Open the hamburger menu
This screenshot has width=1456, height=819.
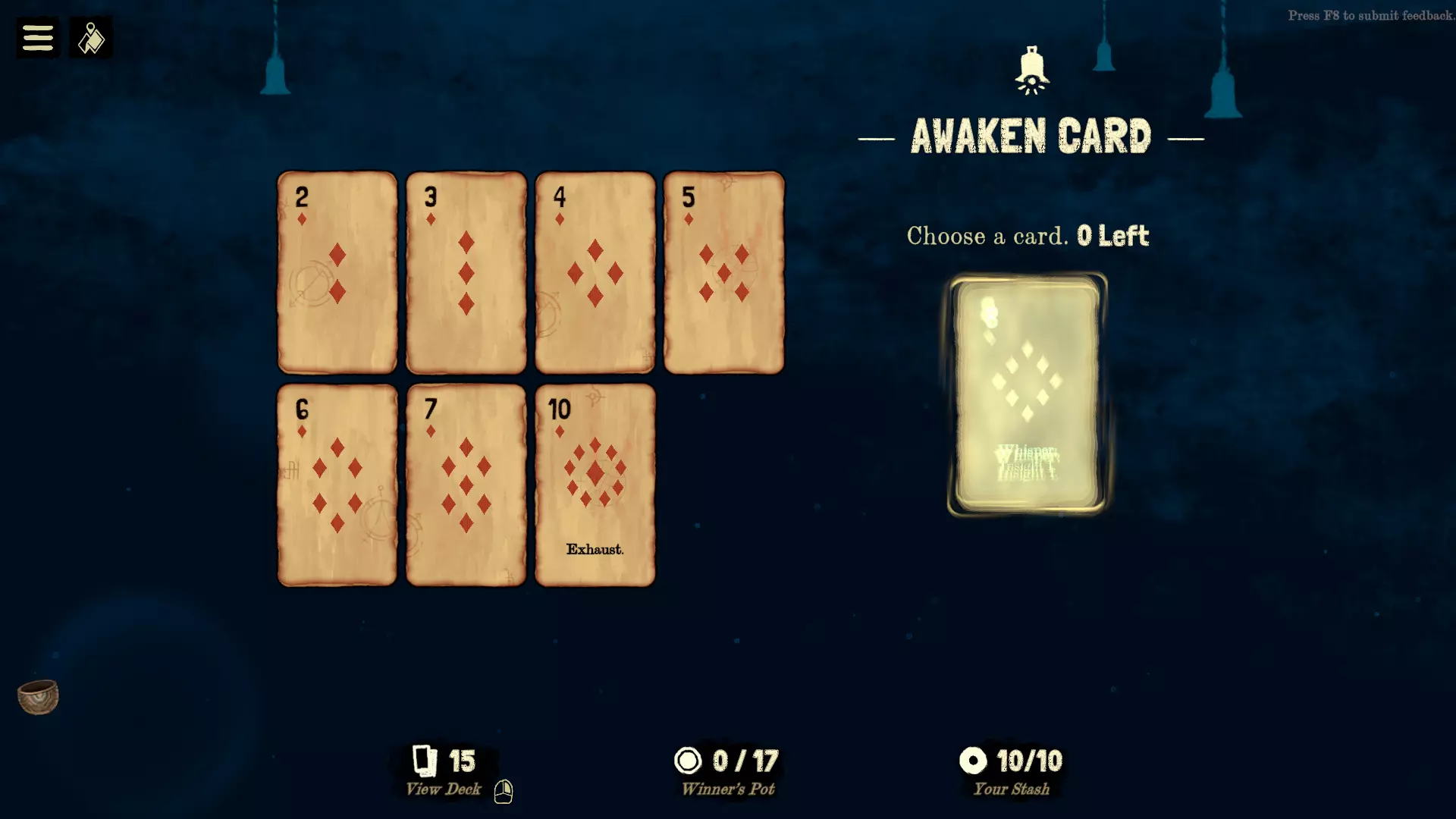coord(37,37)
